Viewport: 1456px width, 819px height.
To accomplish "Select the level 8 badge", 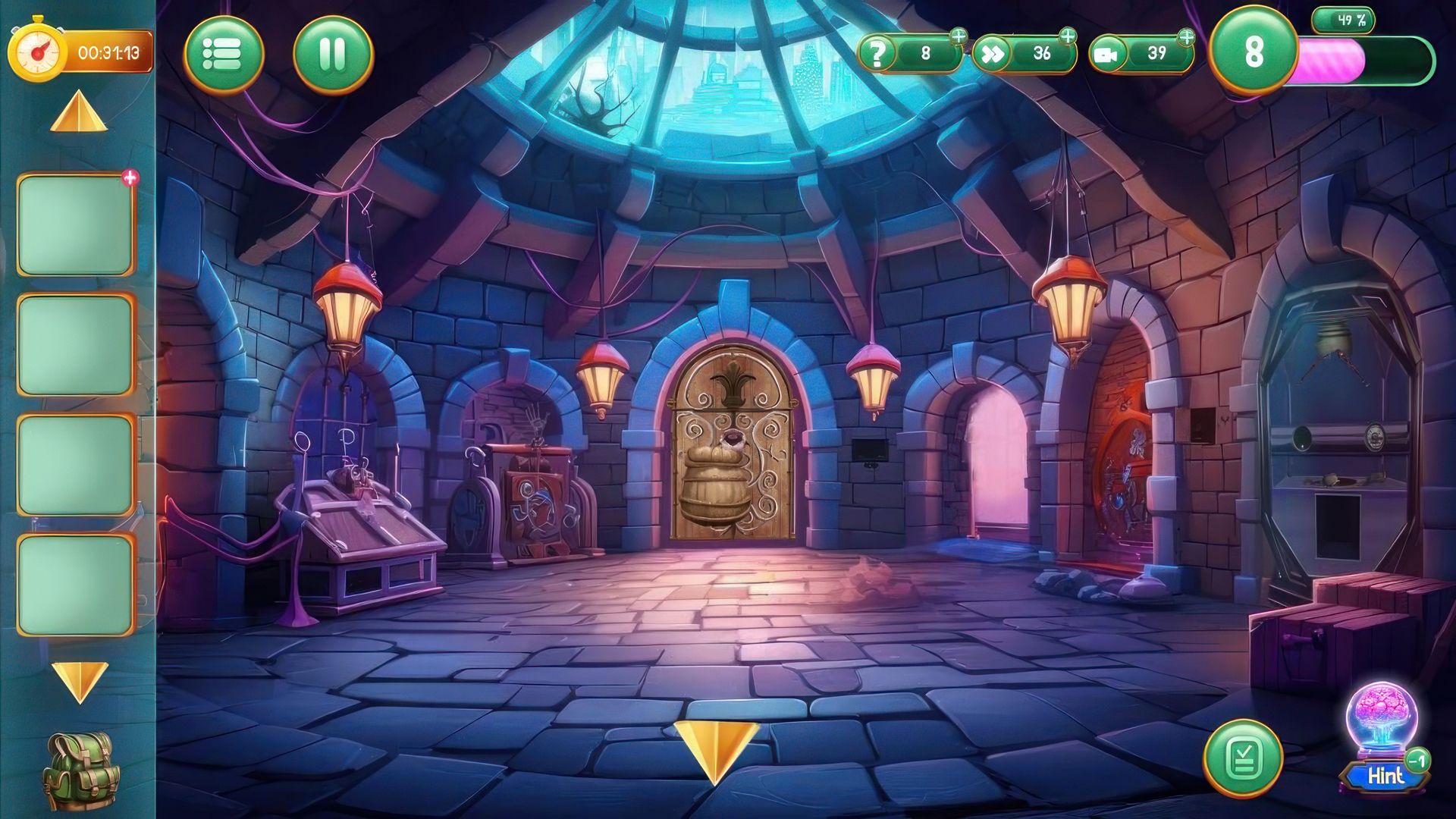I will (x=1253, y=52).
